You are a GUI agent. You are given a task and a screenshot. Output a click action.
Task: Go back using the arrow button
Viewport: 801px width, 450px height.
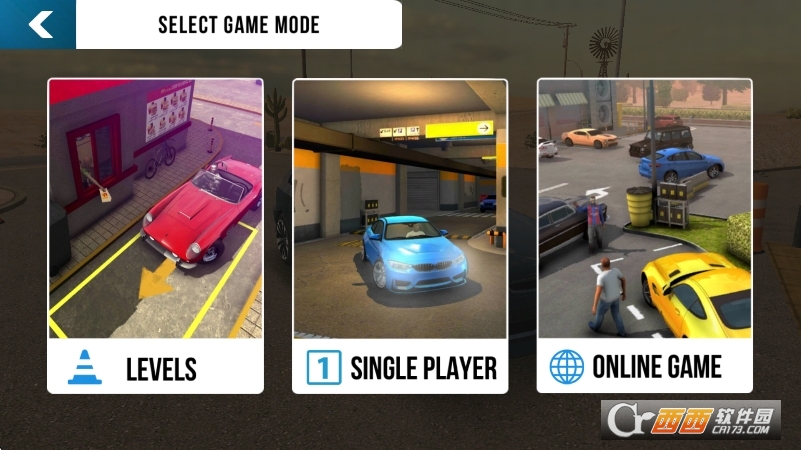pyautogui.click(x=39, y=24)
